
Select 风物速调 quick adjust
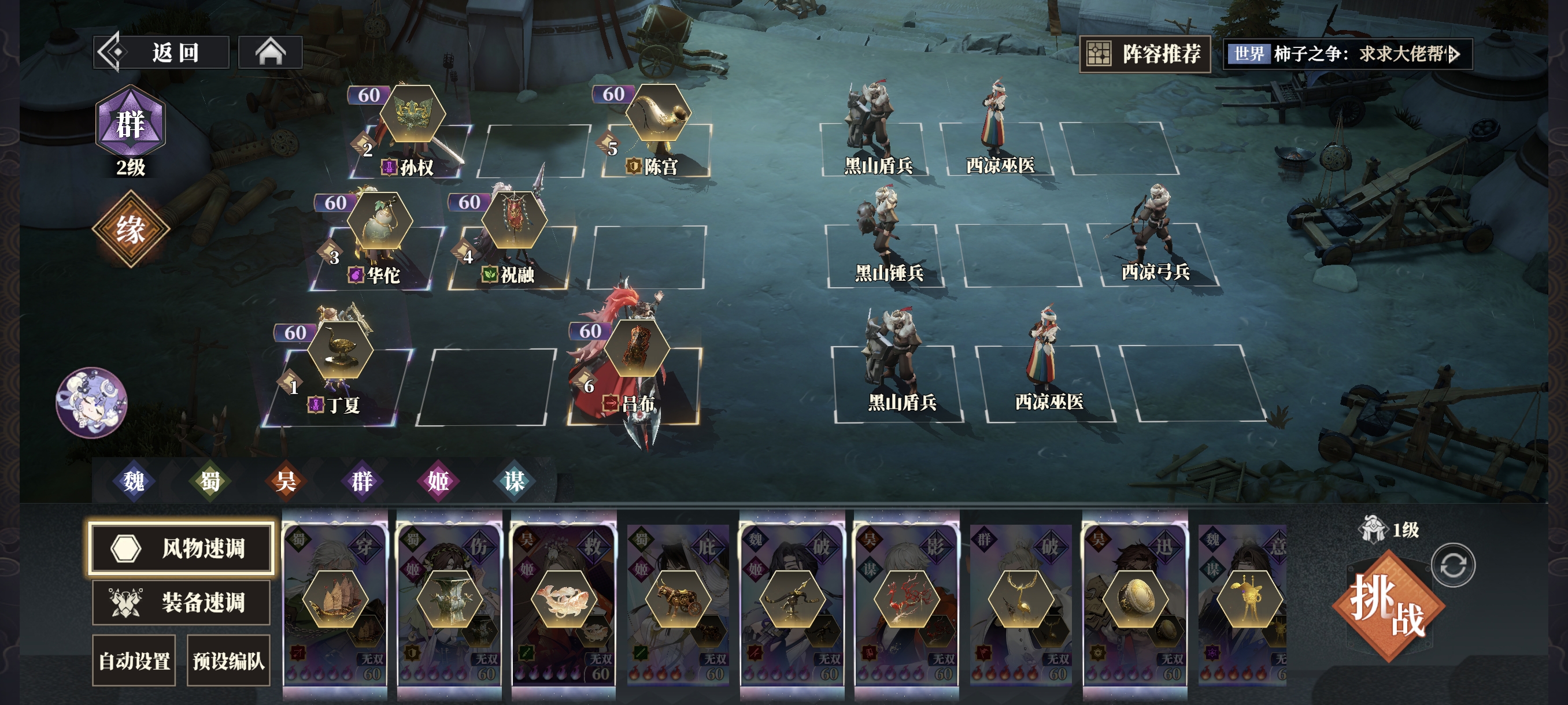182,548
